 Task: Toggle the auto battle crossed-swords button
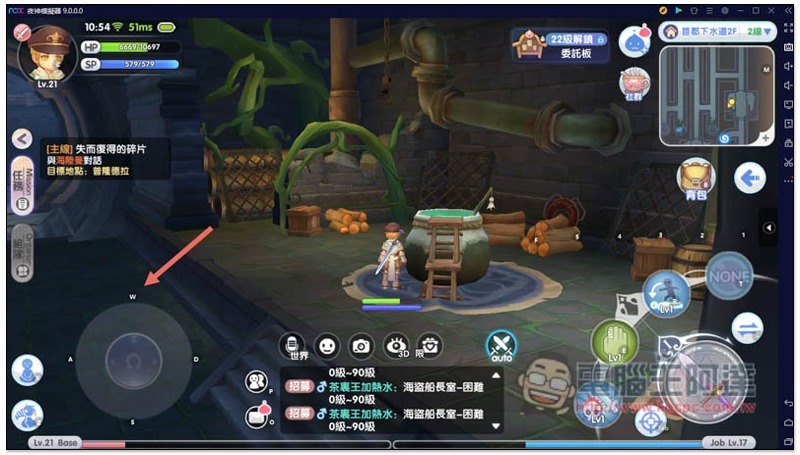[x=500, y=346]
